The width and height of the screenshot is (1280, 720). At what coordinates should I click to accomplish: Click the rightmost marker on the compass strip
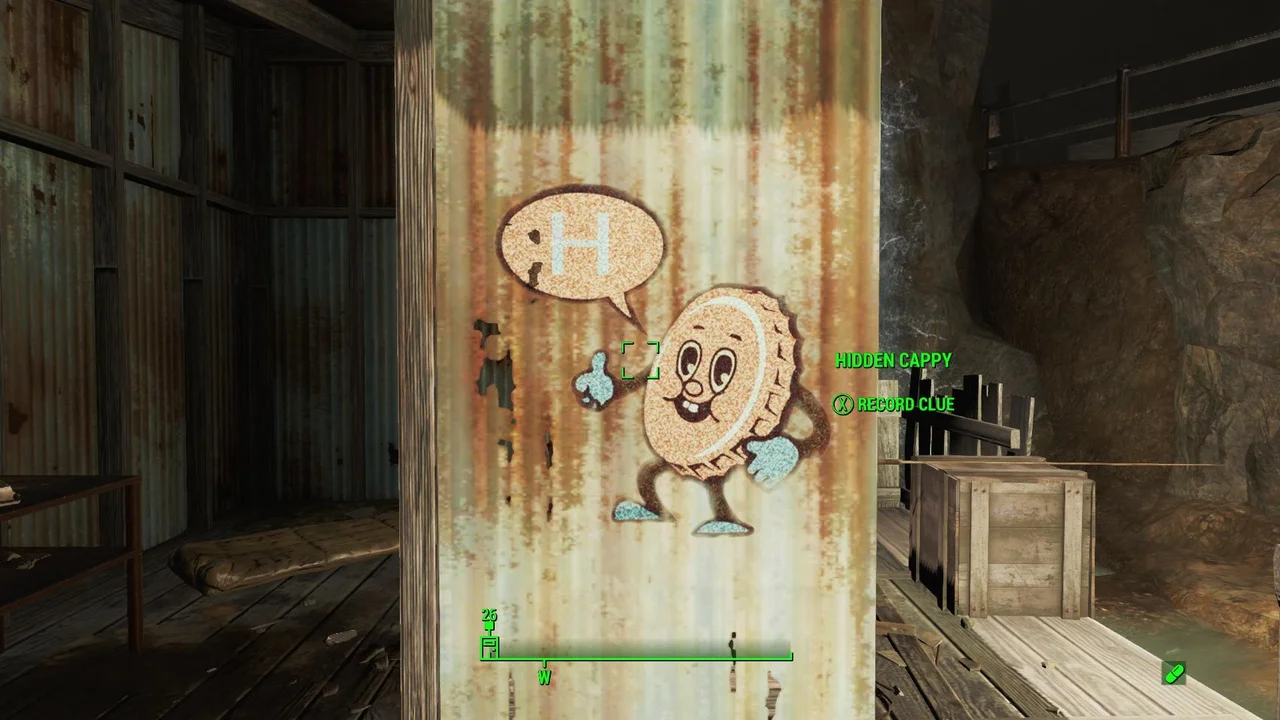point(790,653)
